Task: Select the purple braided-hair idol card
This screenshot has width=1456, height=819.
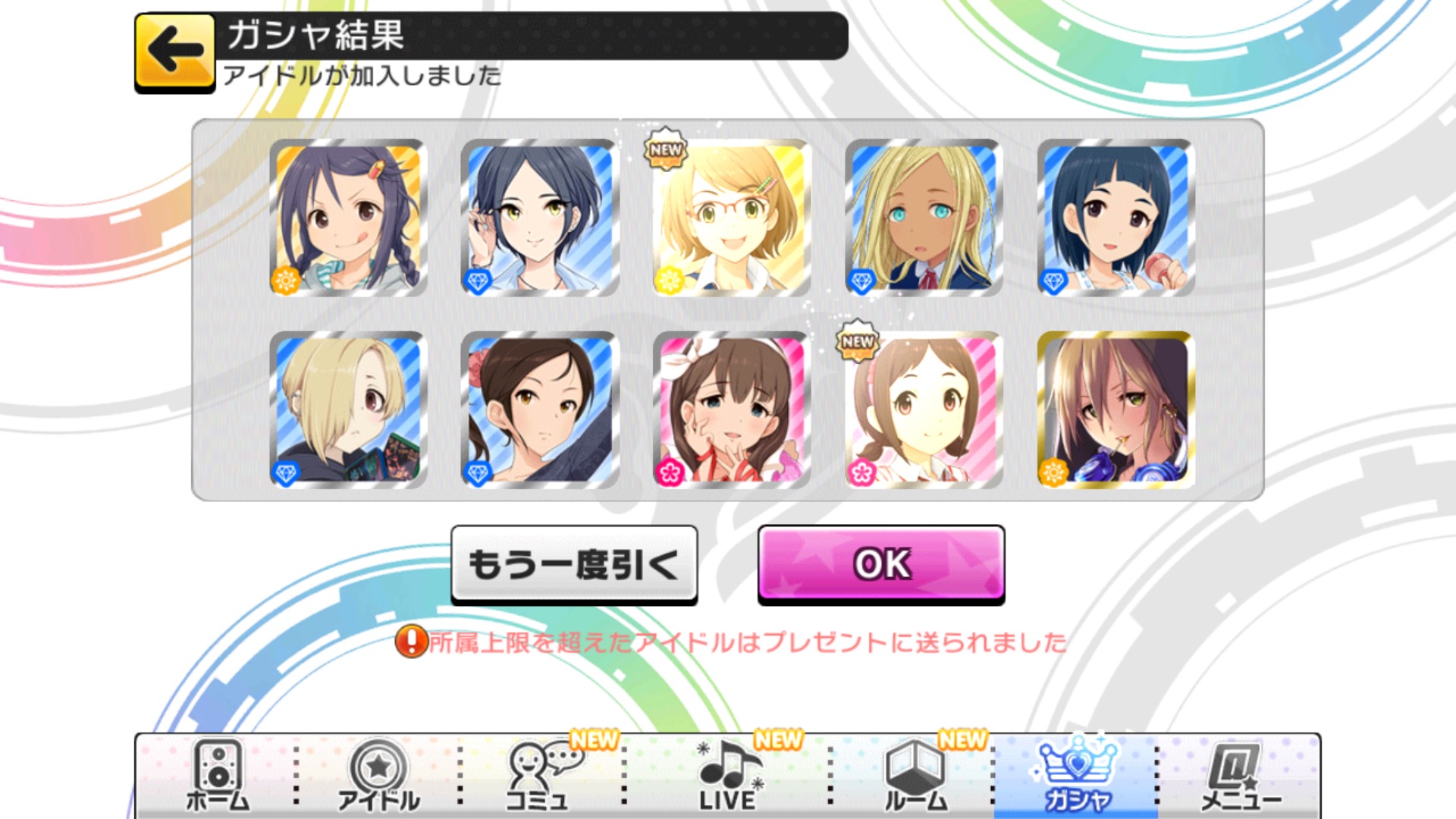Action: (348, 218)
